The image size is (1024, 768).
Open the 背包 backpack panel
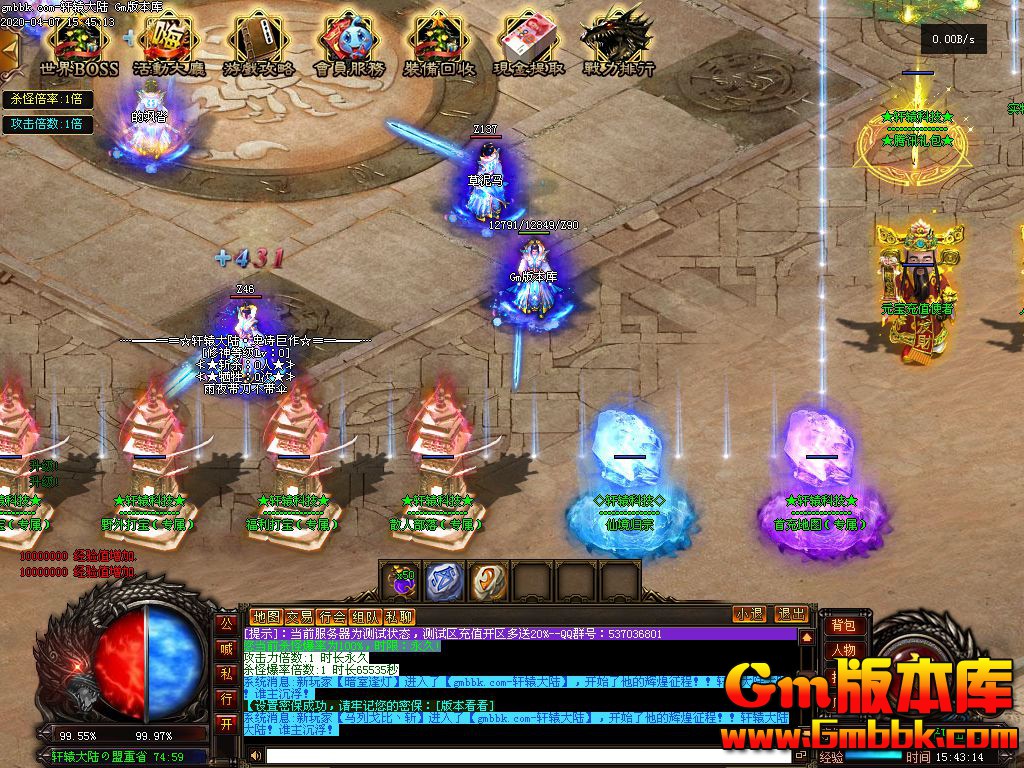[x=843, y=625]
